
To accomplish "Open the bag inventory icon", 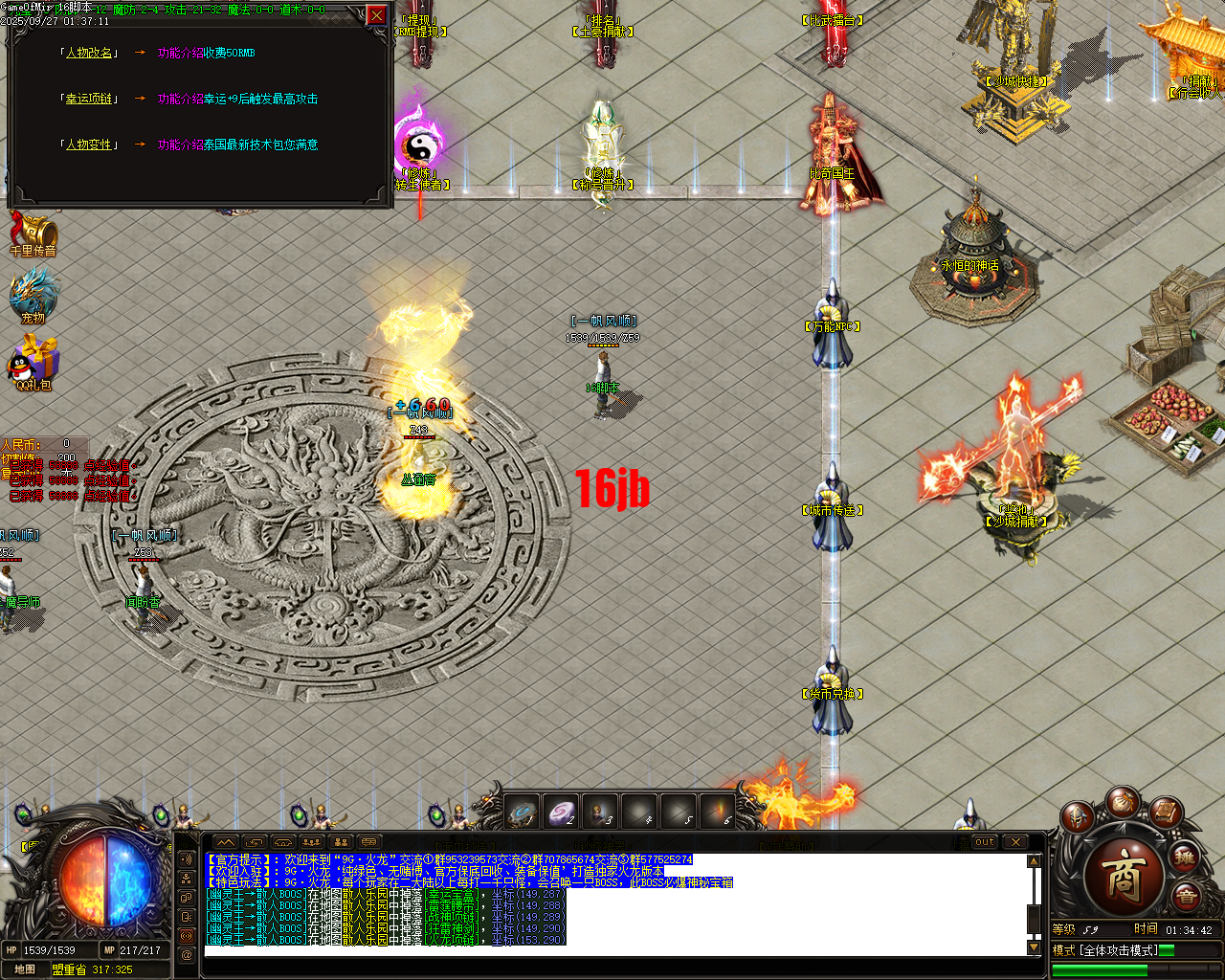I will pyautogui.click(x=1125, y=804).
